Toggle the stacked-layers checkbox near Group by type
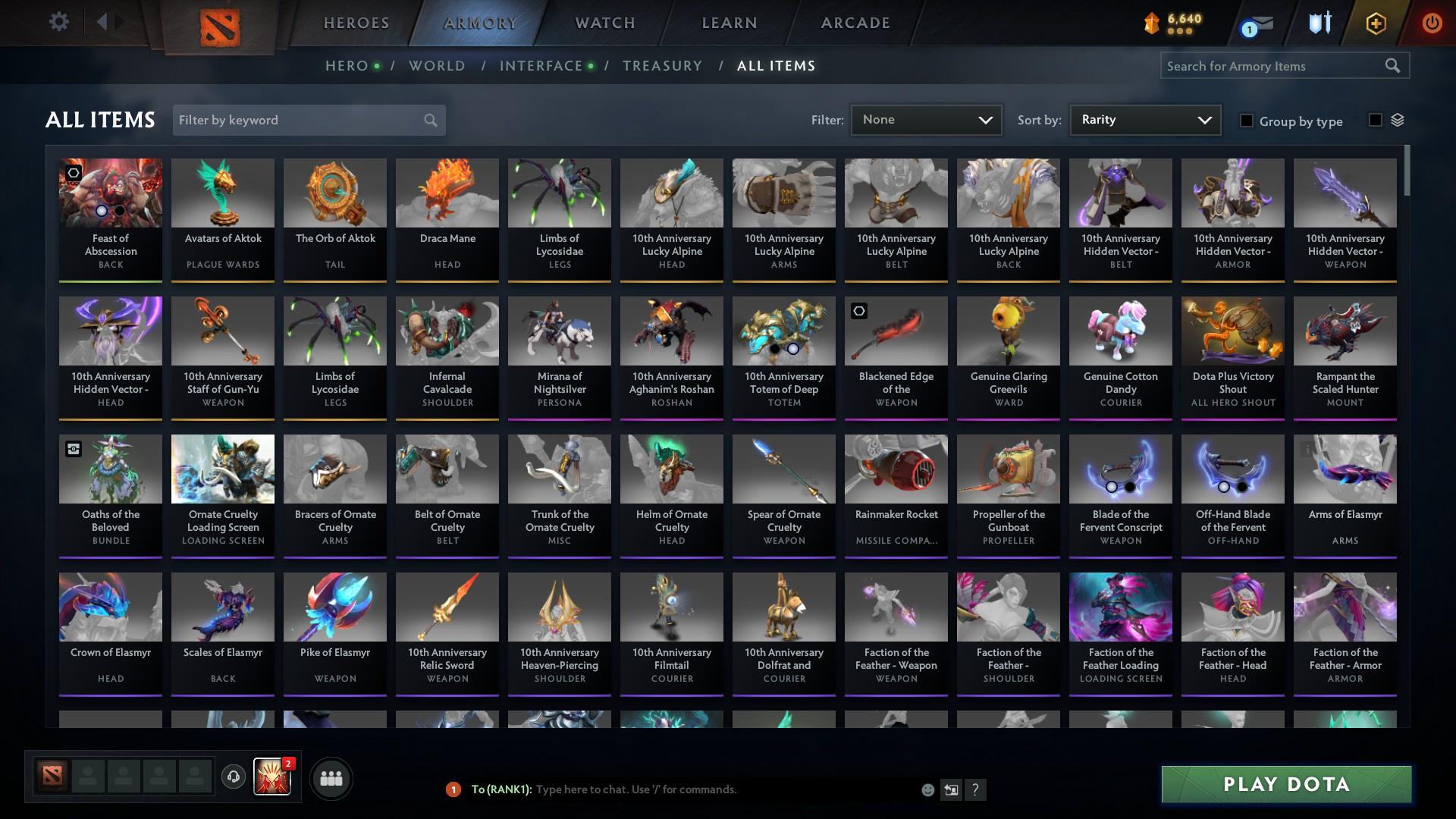This screenshot has height=819, width=1456. (x=1375, y=120)
